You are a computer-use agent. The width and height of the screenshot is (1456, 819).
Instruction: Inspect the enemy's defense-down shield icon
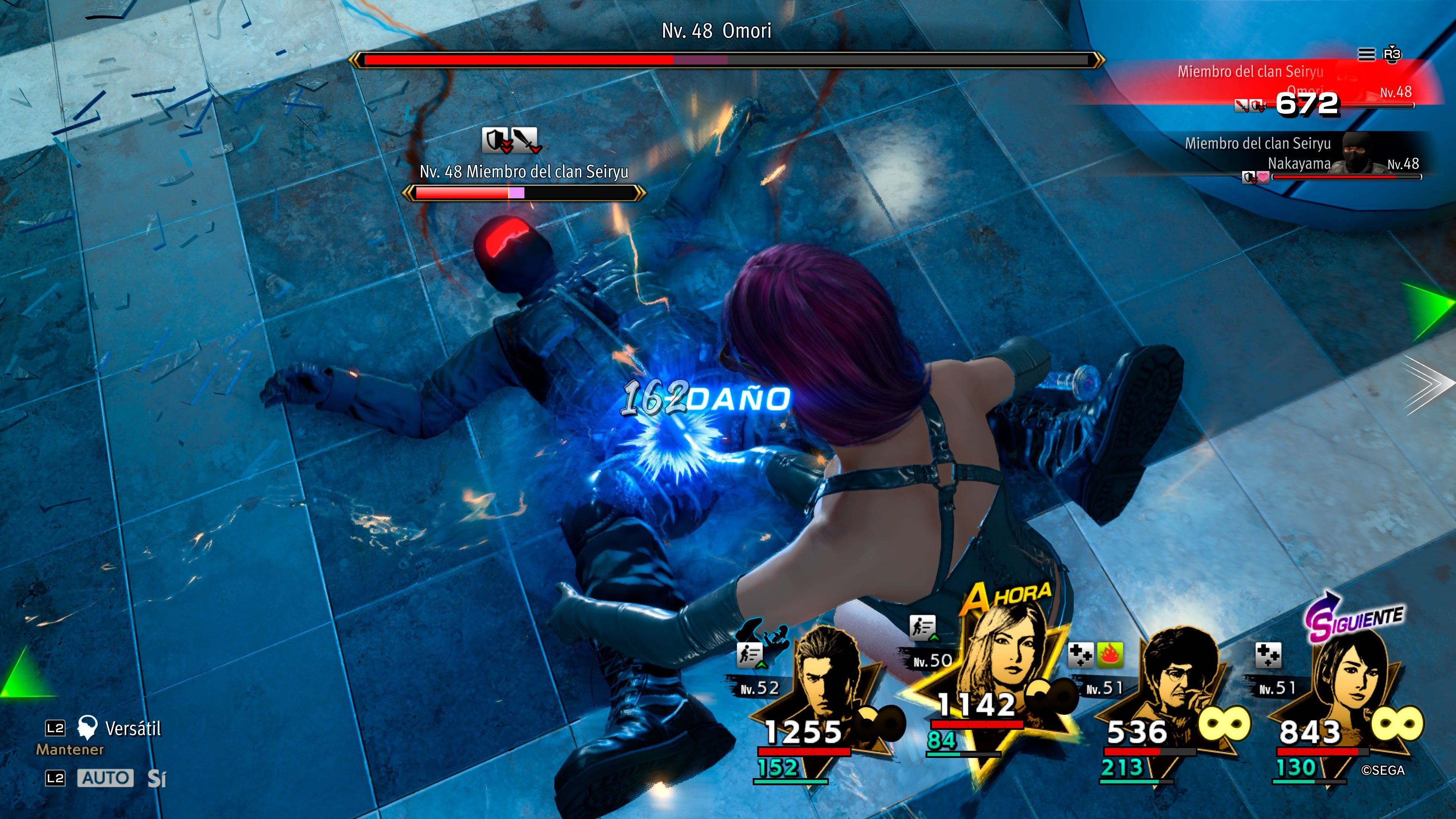[496, 140]
